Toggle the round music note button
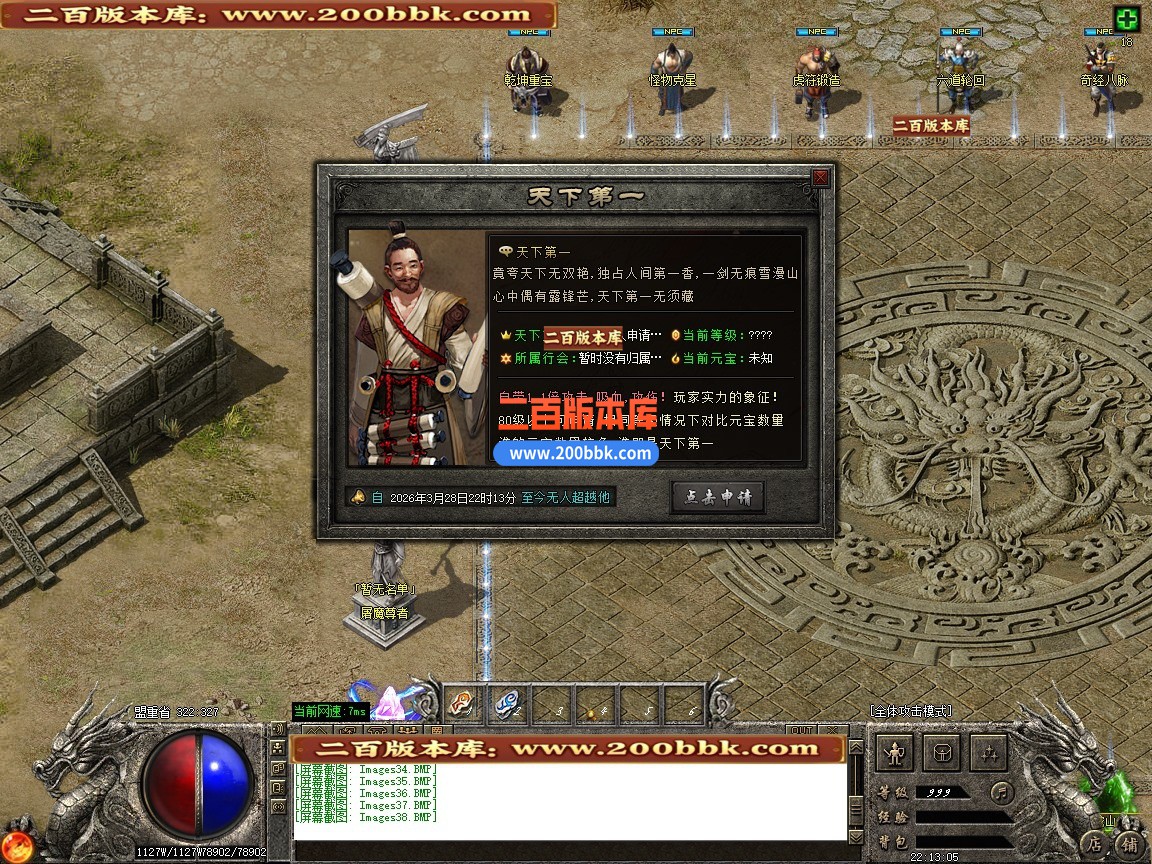 pos(1001,793)
